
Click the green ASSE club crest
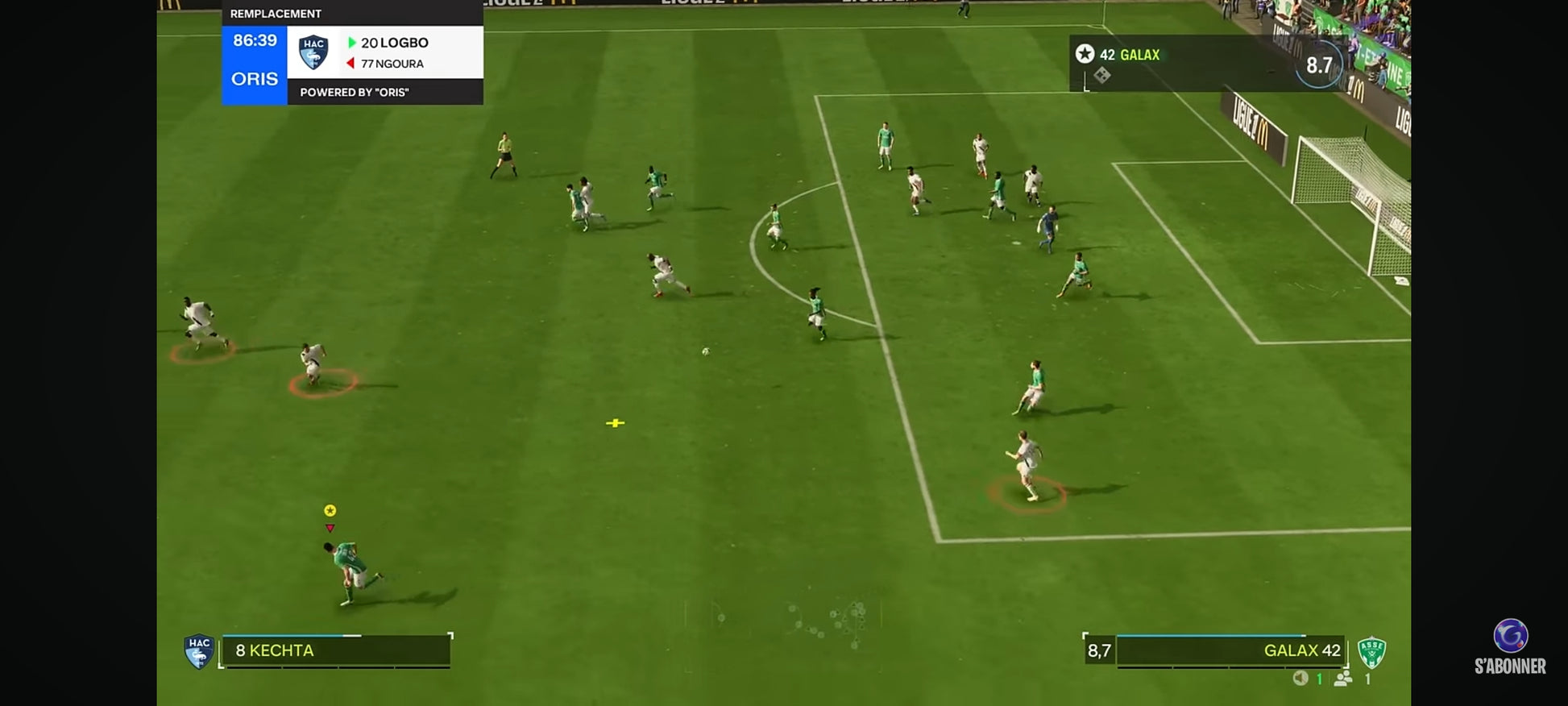1371,651
